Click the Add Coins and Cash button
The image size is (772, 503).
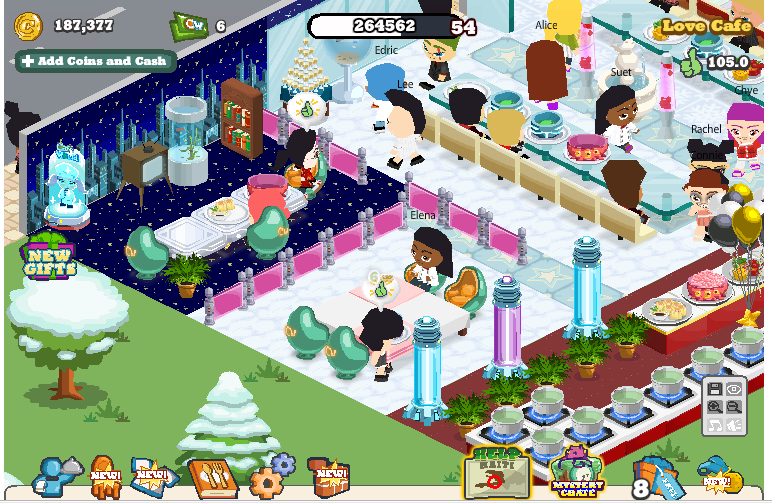tap(95, 61)
